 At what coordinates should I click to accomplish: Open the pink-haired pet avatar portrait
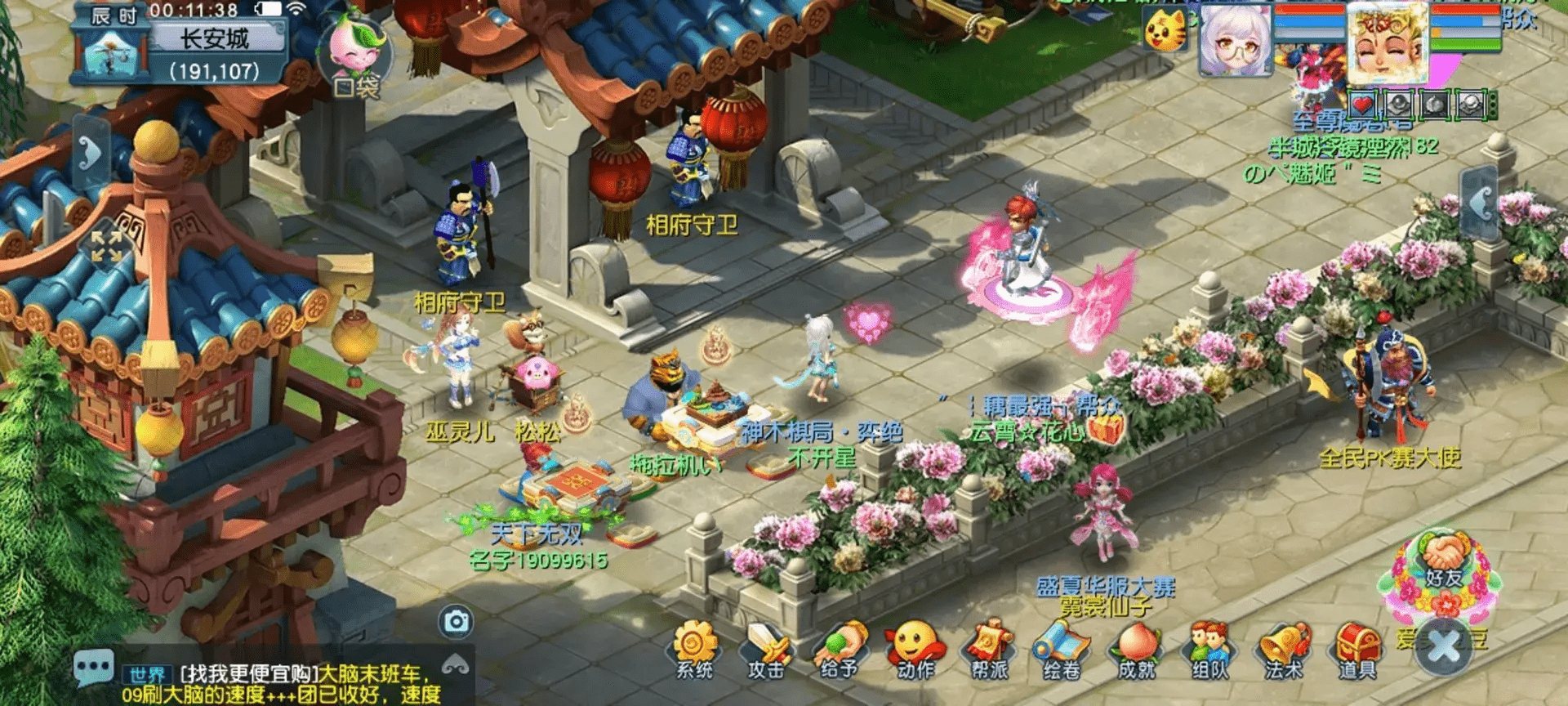(1236, 41)
